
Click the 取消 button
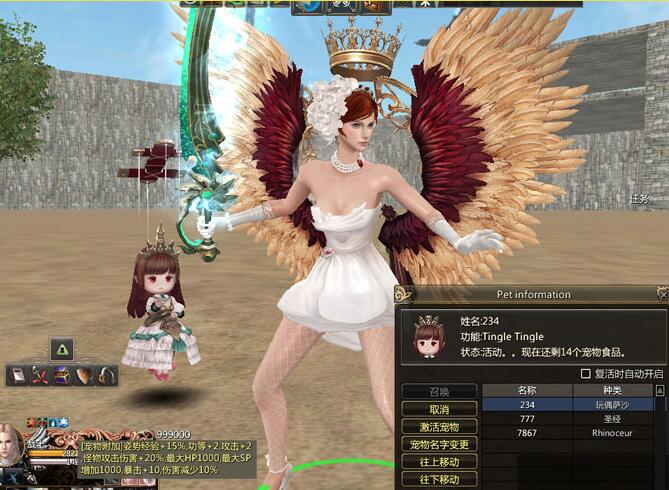tap(438, 409)
